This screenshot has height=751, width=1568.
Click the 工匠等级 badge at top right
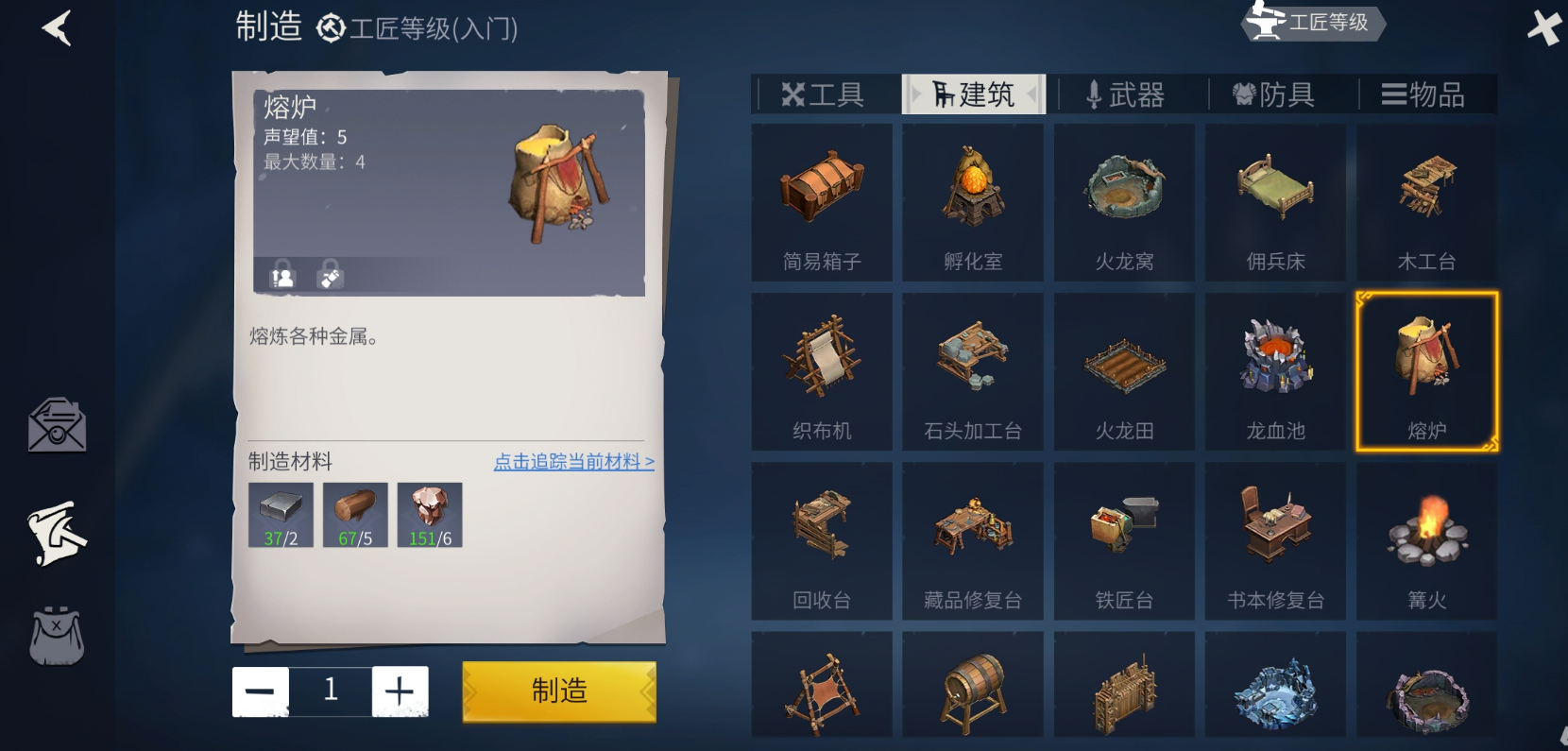click(1311, 23)
